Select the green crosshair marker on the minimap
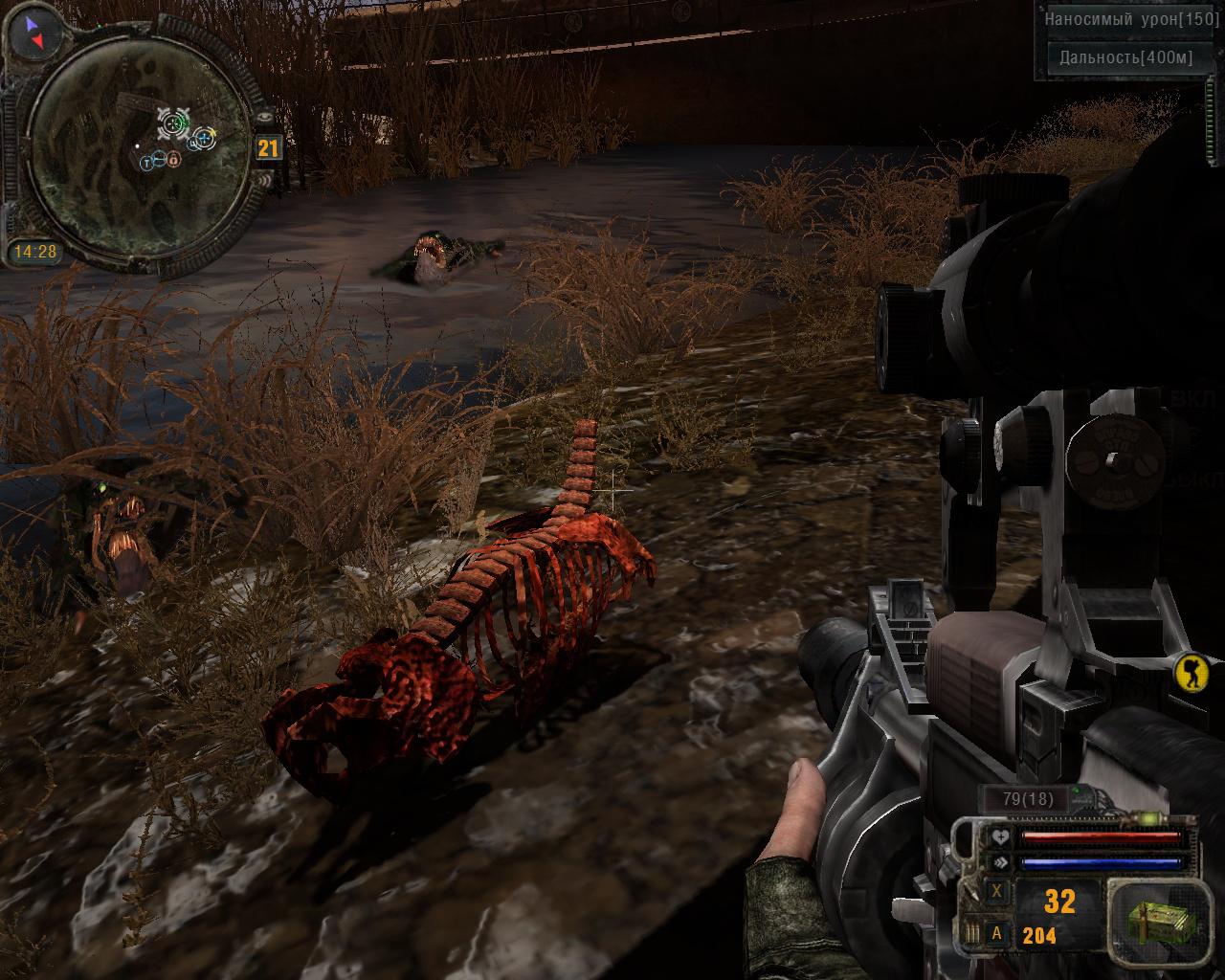 [173, 122]
